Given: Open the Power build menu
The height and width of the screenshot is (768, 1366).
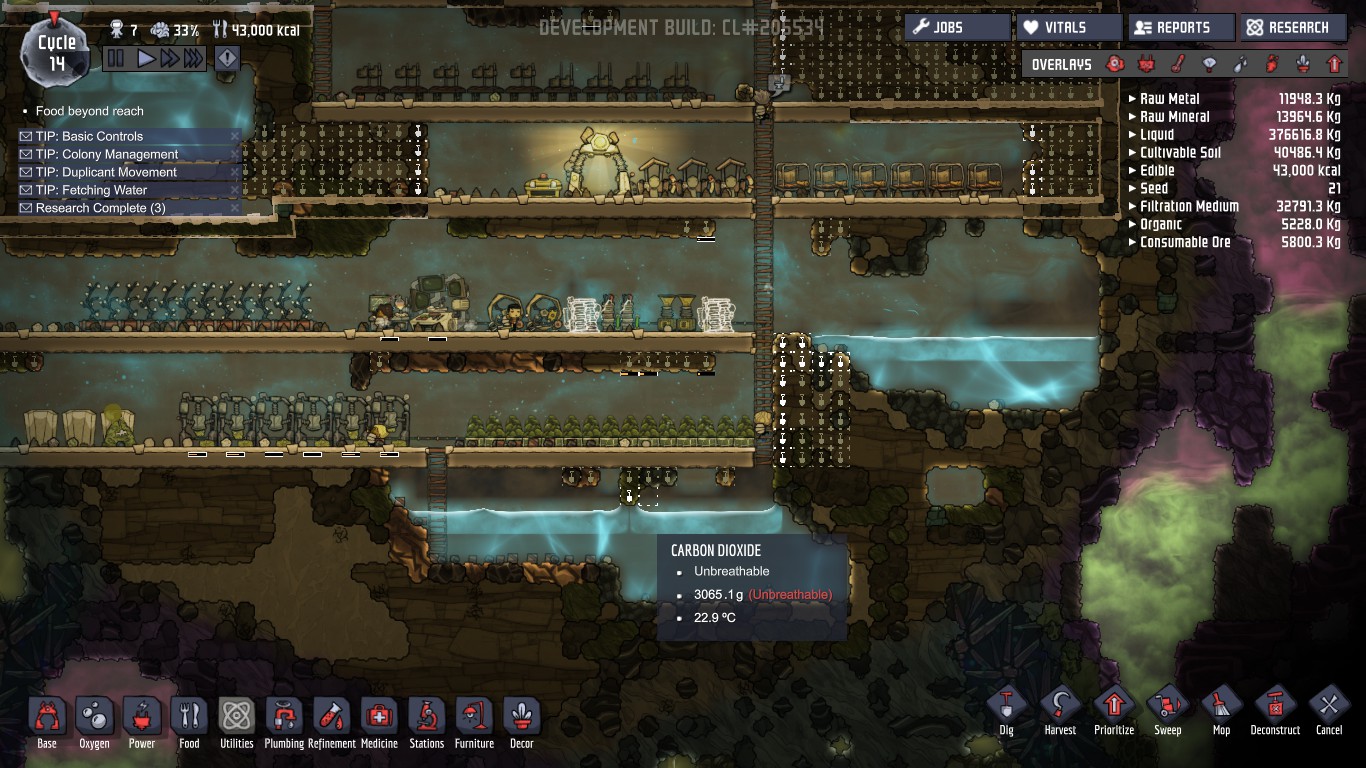Looking at the screenshot, I should point(142,718).
